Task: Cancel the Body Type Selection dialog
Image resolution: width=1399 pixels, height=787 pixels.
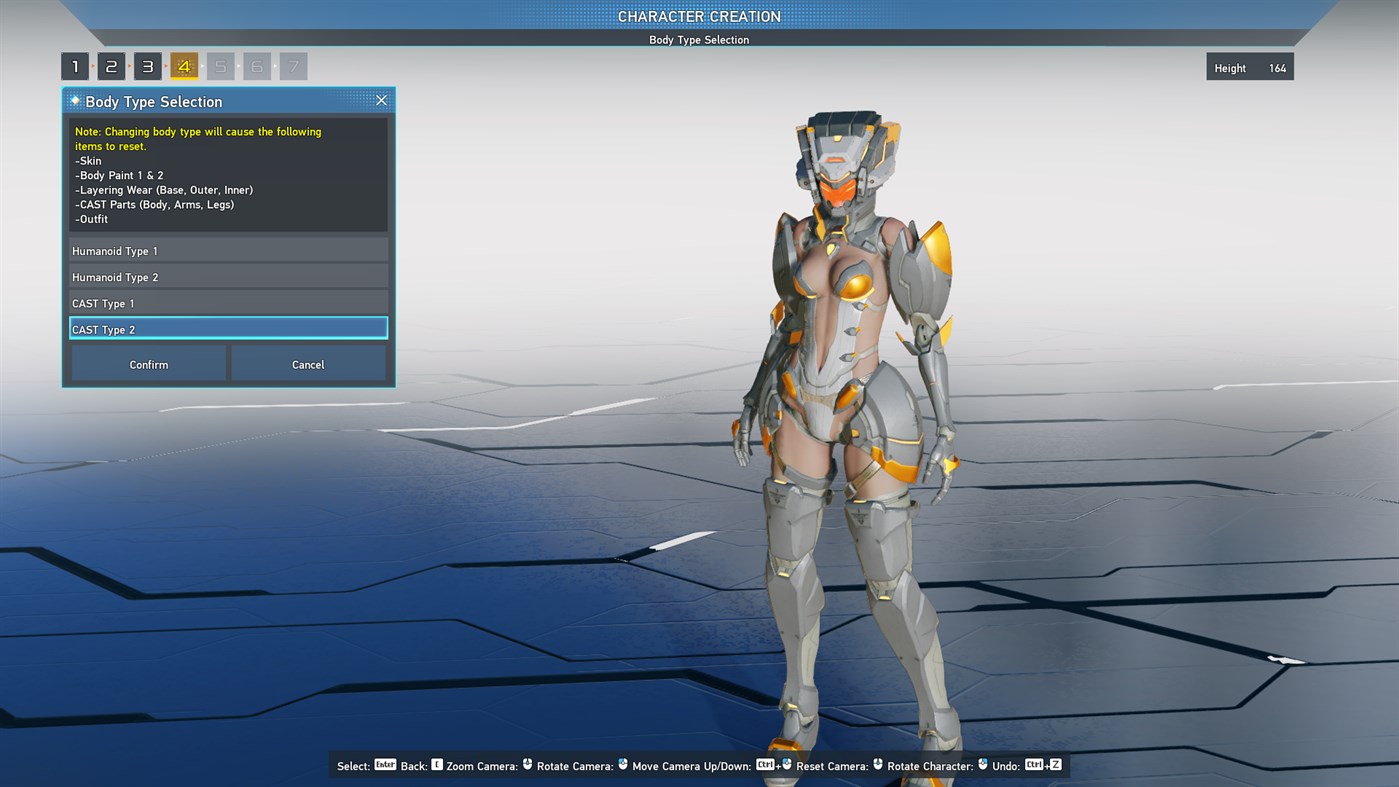Action: pyautogui.click(x=308, y=363)
